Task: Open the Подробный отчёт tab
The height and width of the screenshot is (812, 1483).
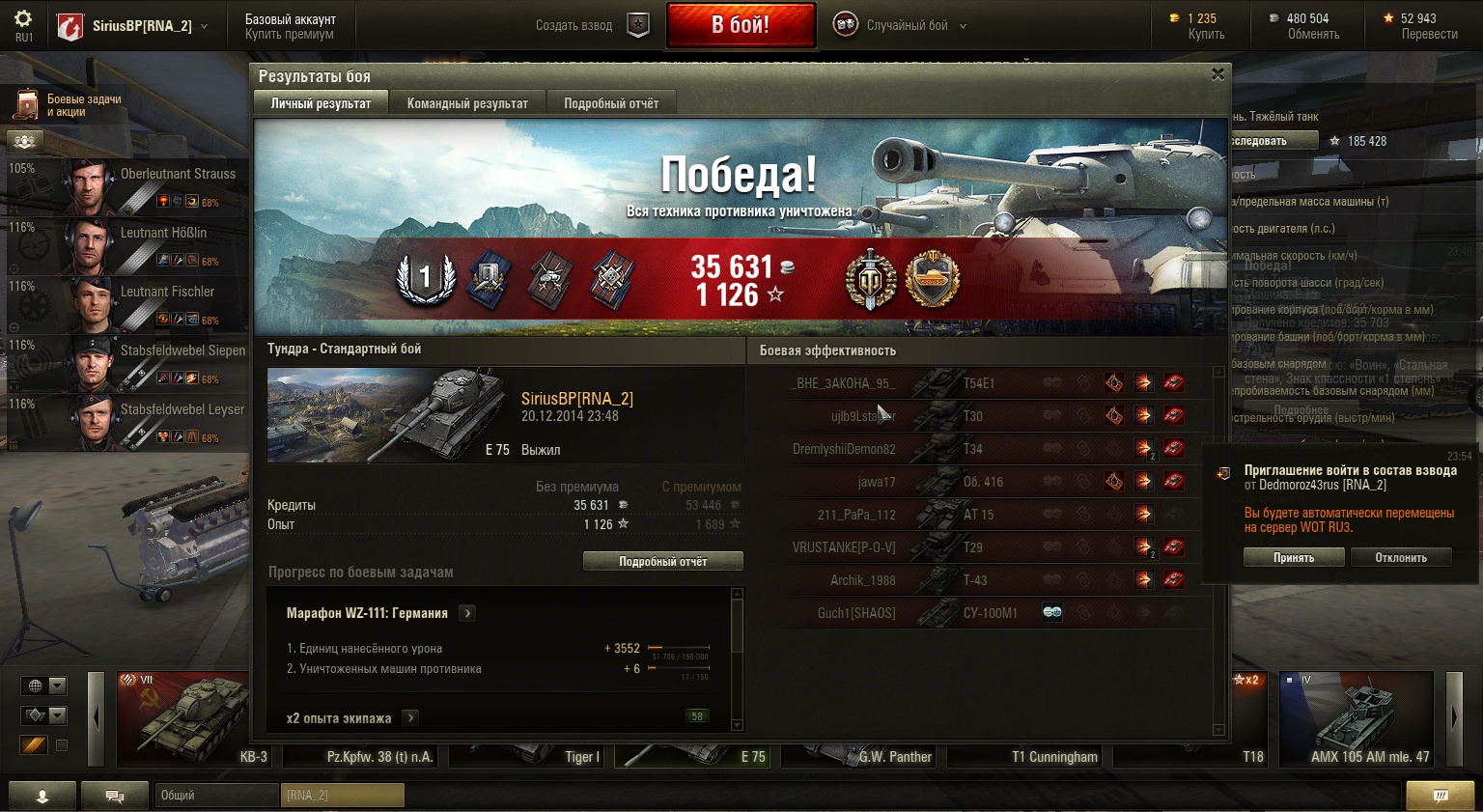Action: pos(611,103)
